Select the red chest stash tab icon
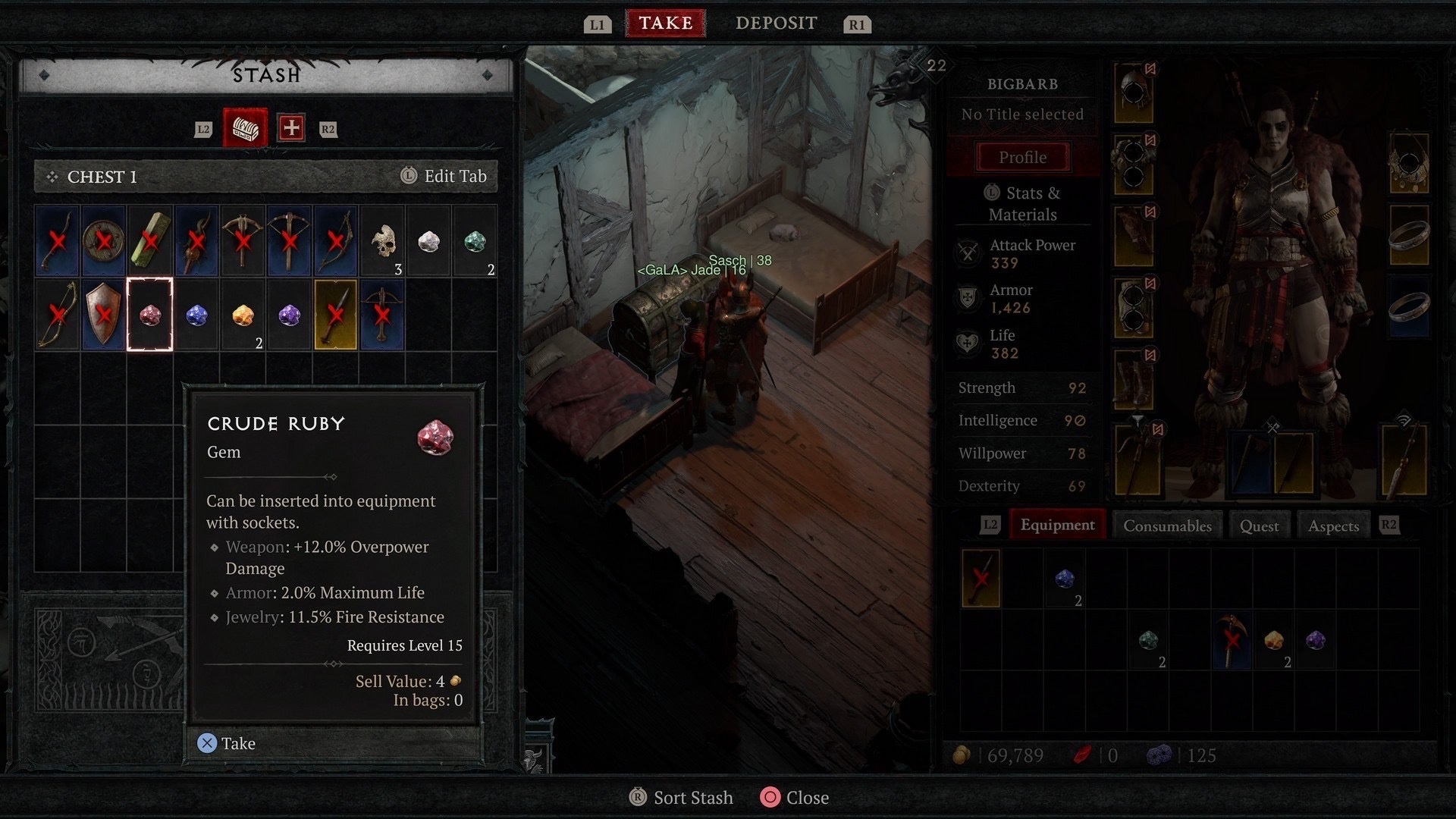 pos(245,128)
